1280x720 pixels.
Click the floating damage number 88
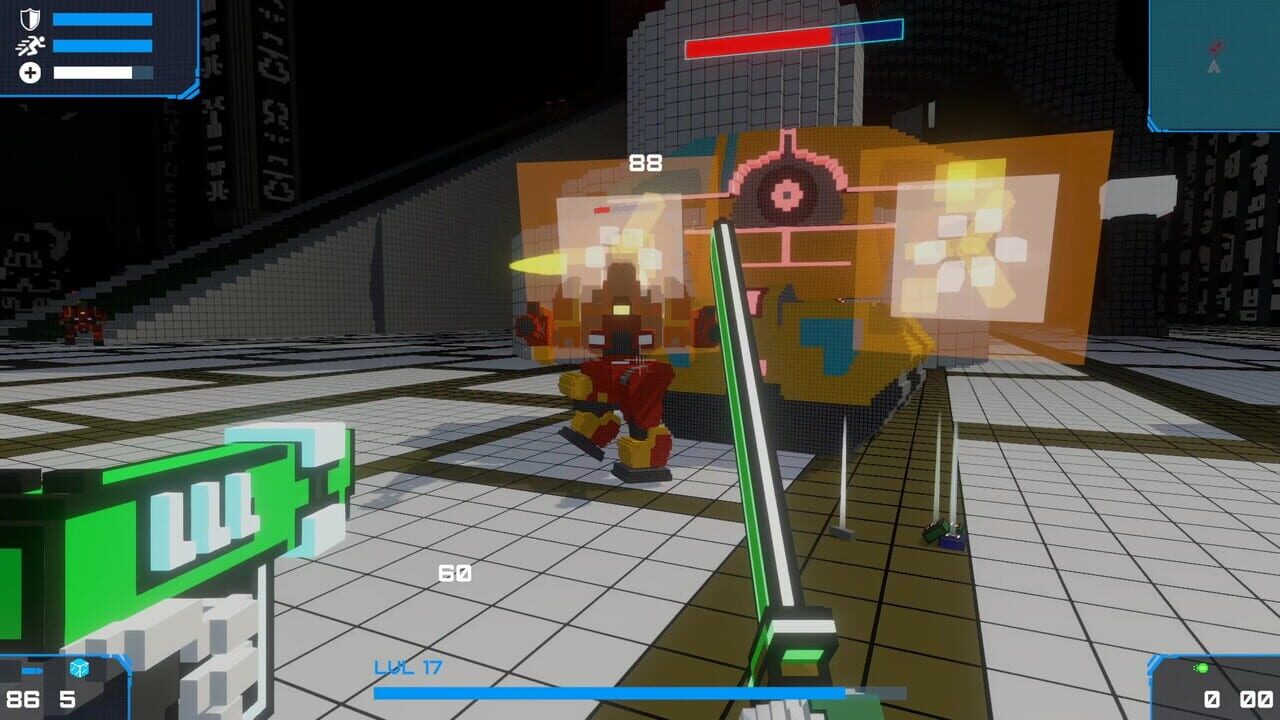pyautogui.click(x=645, y=162)
